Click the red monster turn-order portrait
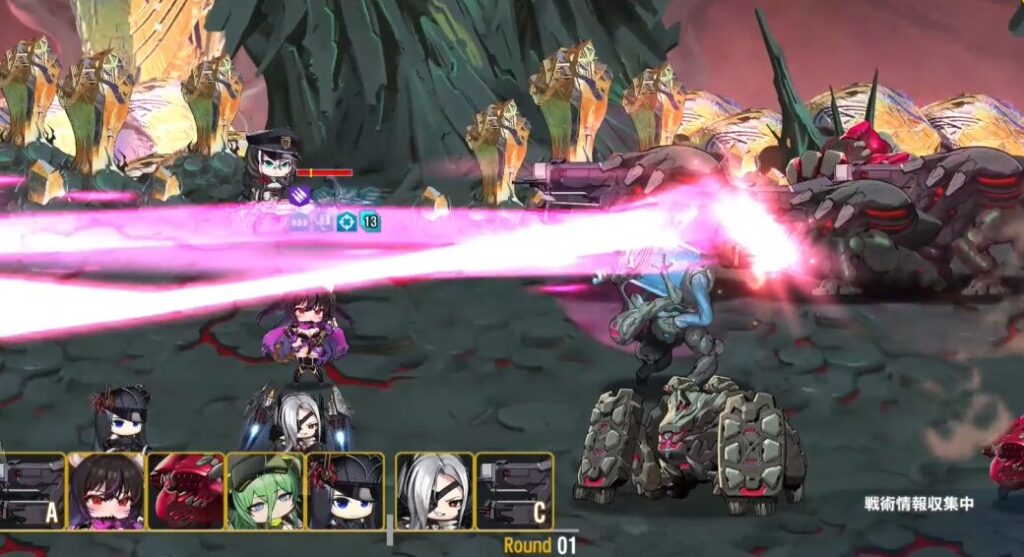 pos(185,491)
